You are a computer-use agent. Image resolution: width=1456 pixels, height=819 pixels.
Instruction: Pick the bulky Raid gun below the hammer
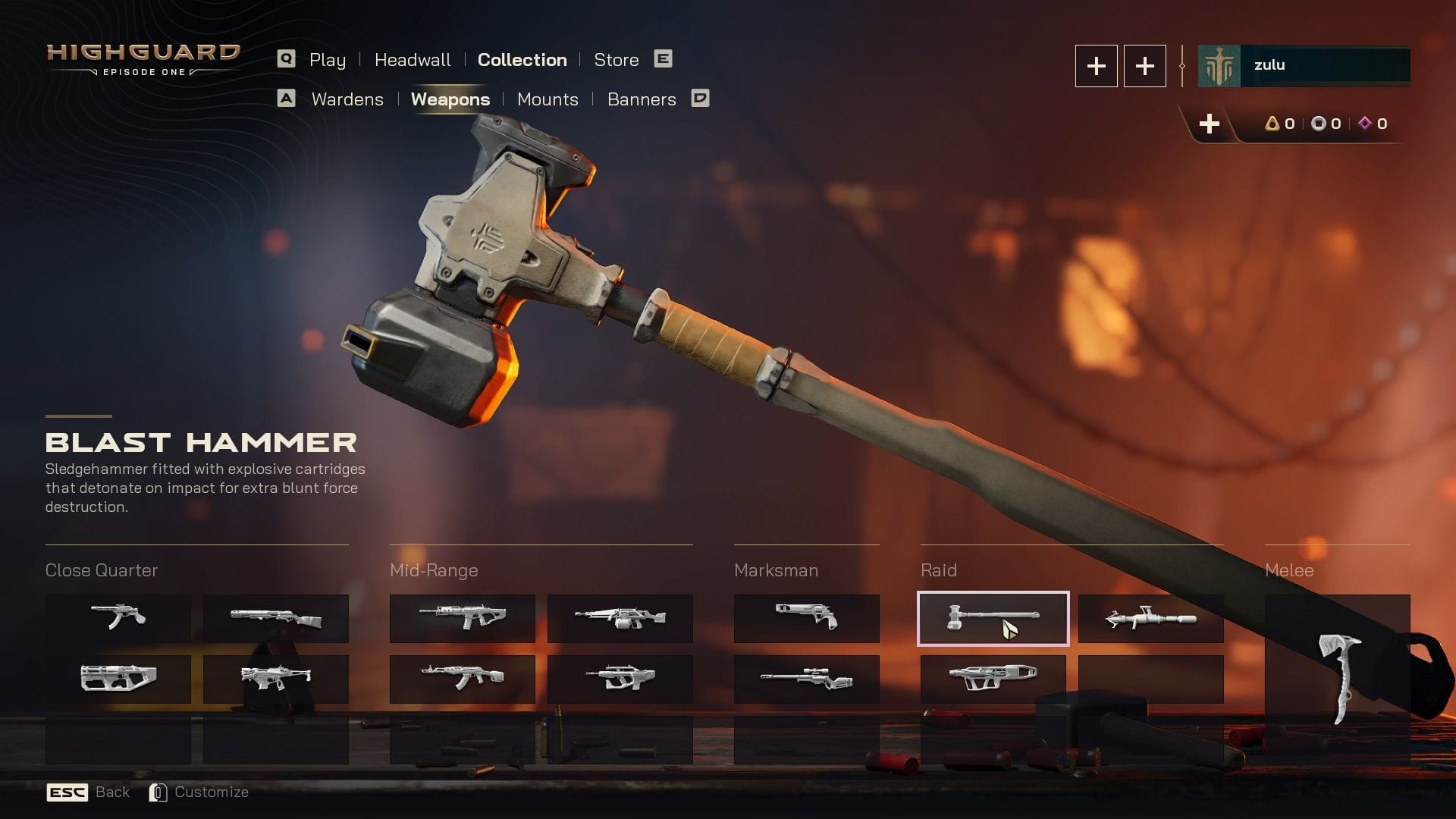click(993, 677)
